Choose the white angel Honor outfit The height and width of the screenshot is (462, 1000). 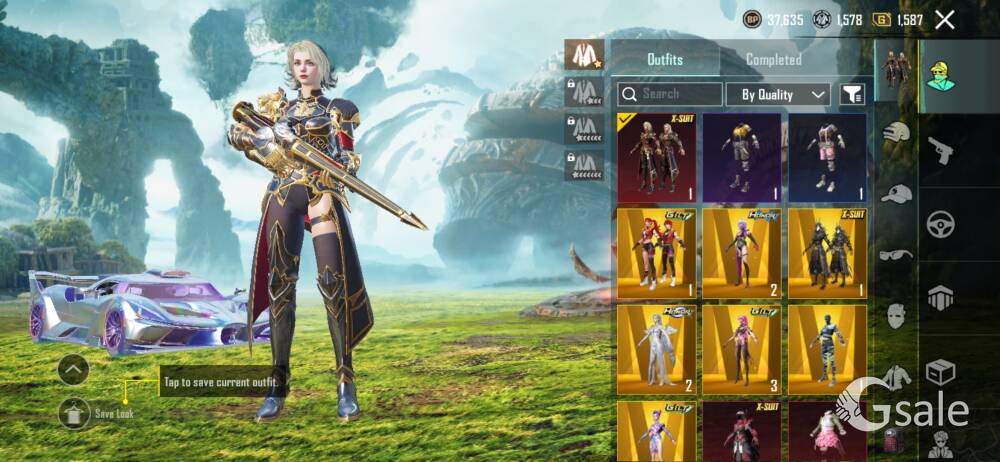click(656, 349)
